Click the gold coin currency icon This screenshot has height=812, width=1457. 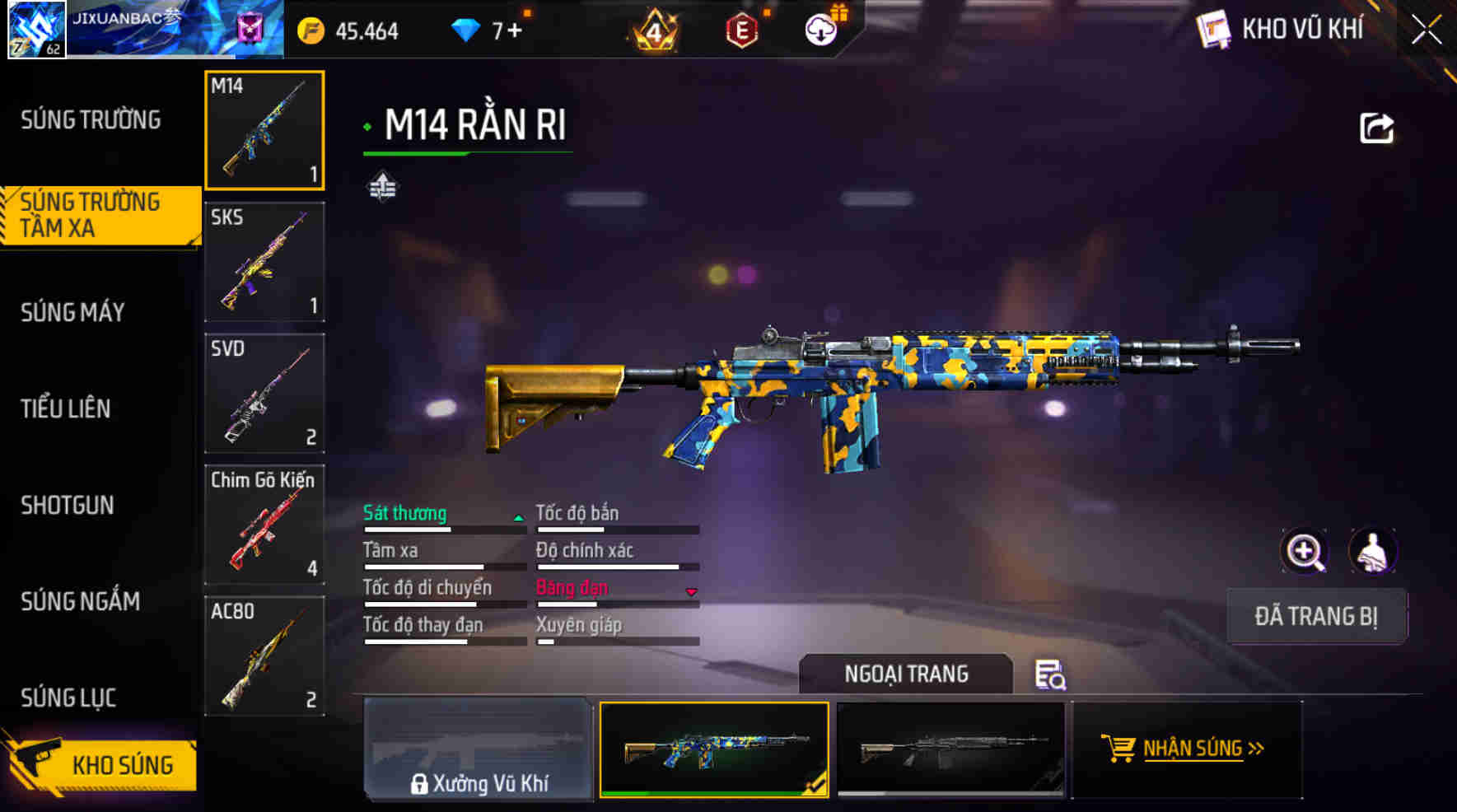point(311,31)
